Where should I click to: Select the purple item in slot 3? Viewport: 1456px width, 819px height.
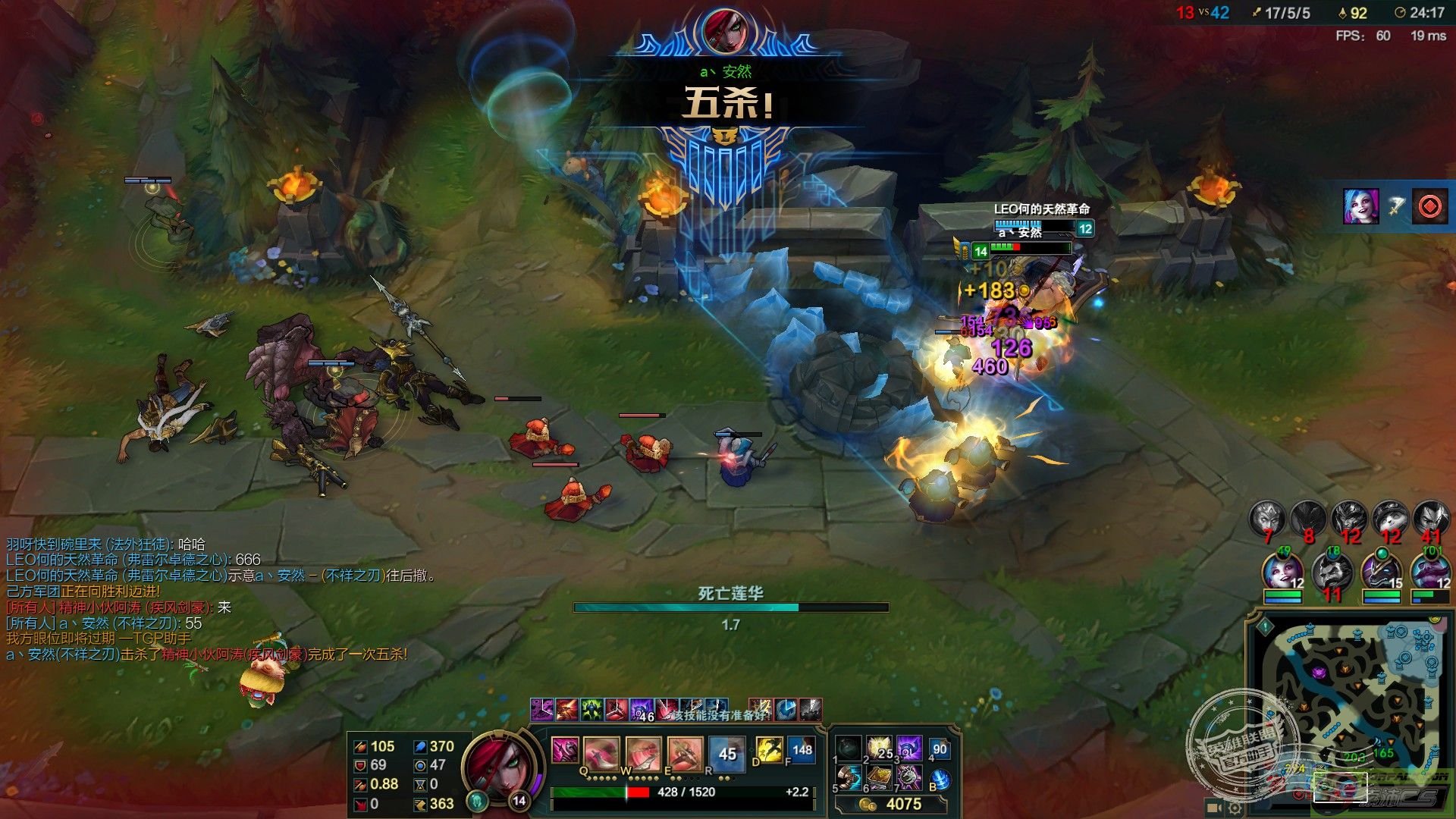point(908,748)
